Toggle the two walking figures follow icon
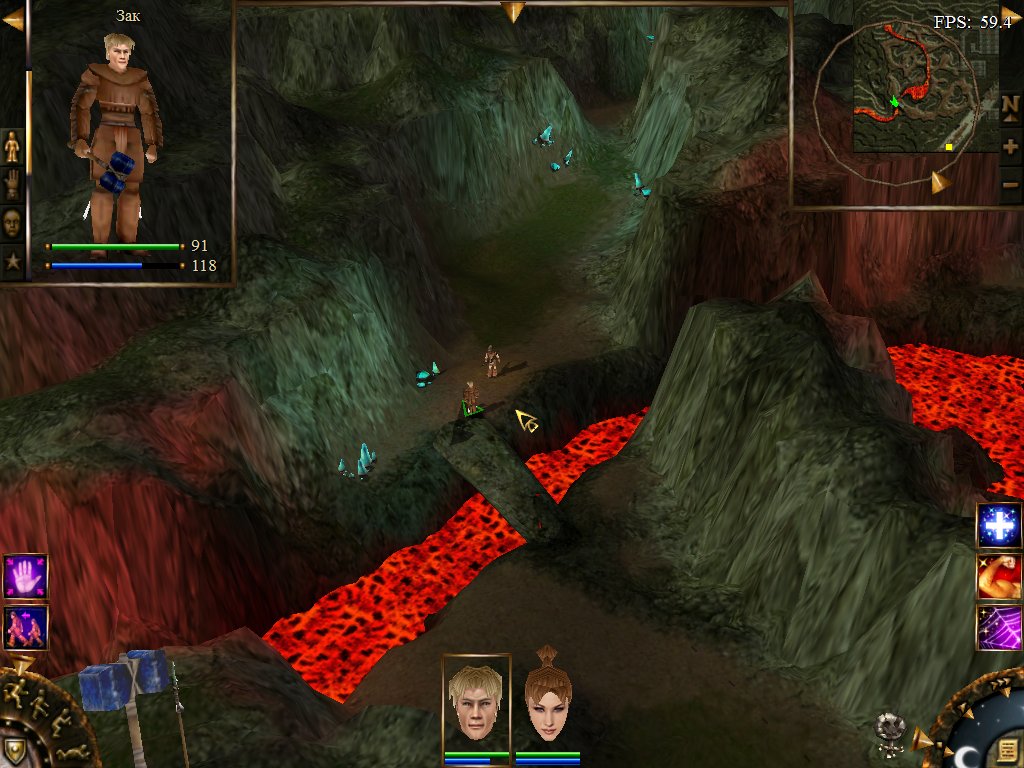Screen dimensions: 1024x768 (25, 627)
